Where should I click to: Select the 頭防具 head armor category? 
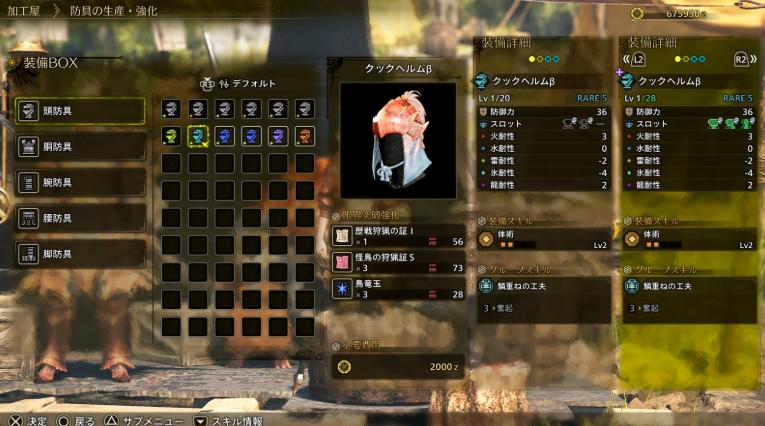pos(80,111)
